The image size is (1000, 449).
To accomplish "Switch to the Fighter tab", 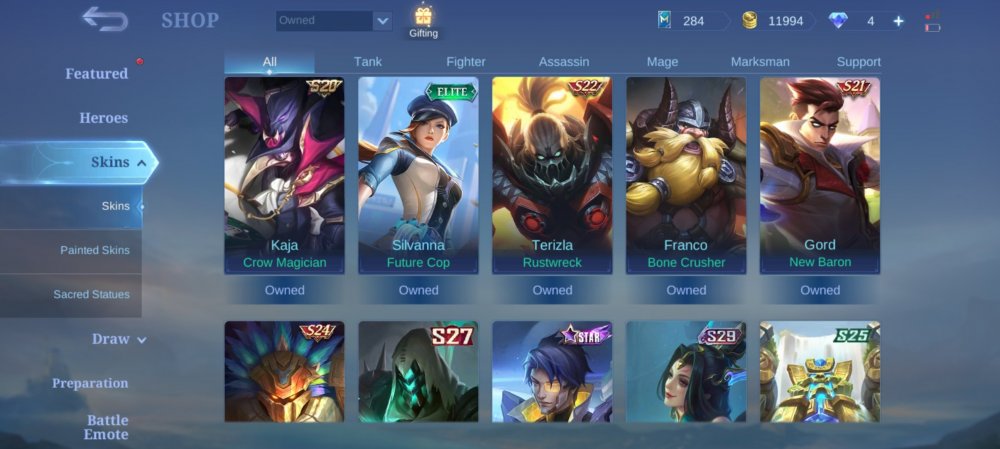I will click(x=466, y=62).
